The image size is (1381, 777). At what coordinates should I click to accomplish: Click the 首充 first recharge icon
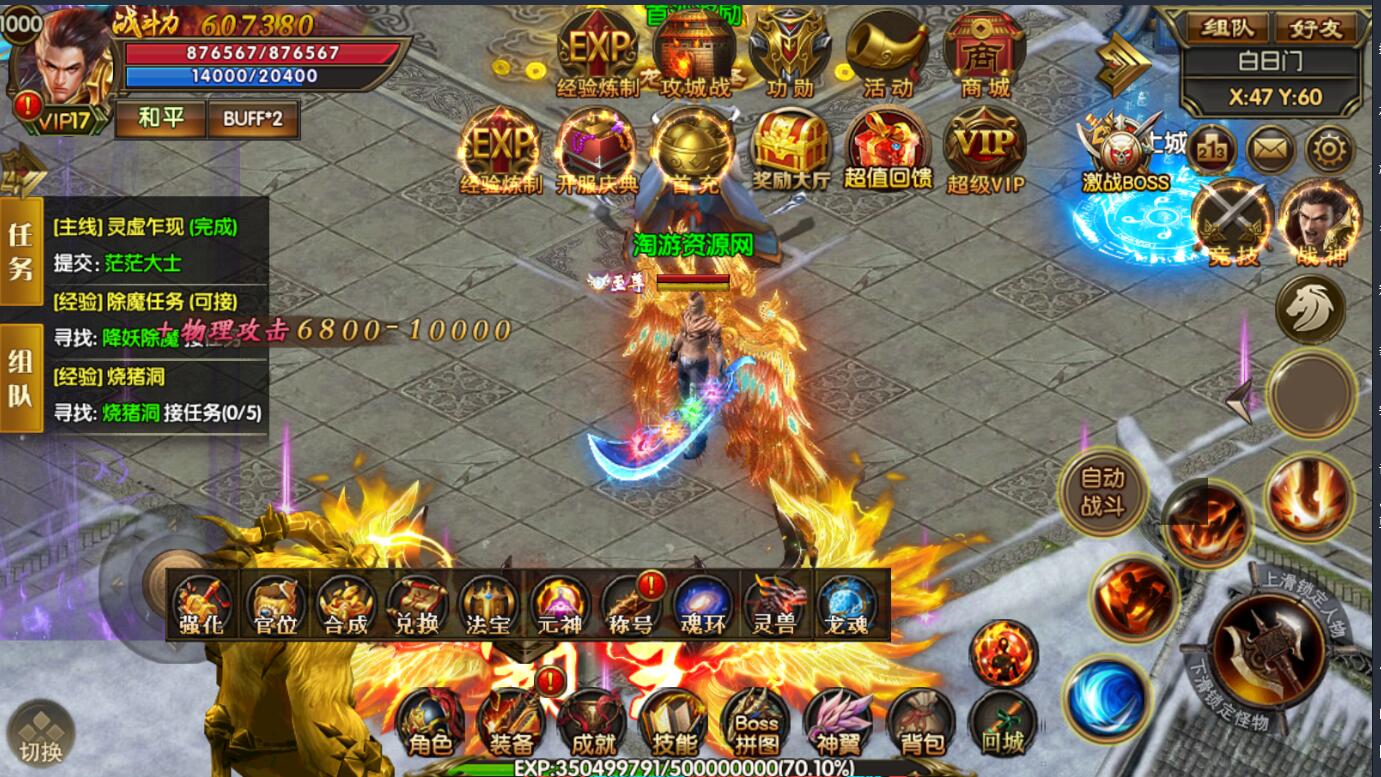tap(694, 152)
